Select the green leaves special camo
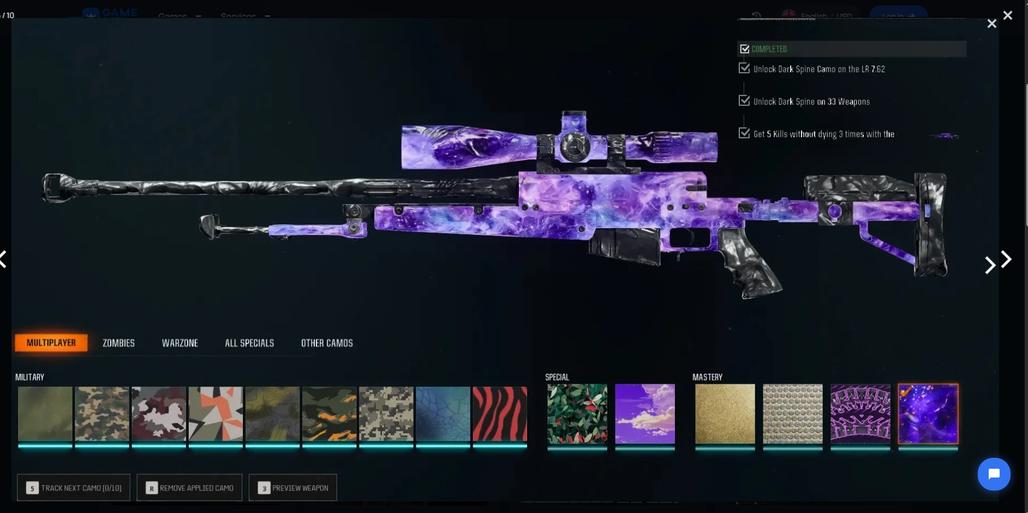The height and width of the screenshot is (513, 1028). coord(577,414)
